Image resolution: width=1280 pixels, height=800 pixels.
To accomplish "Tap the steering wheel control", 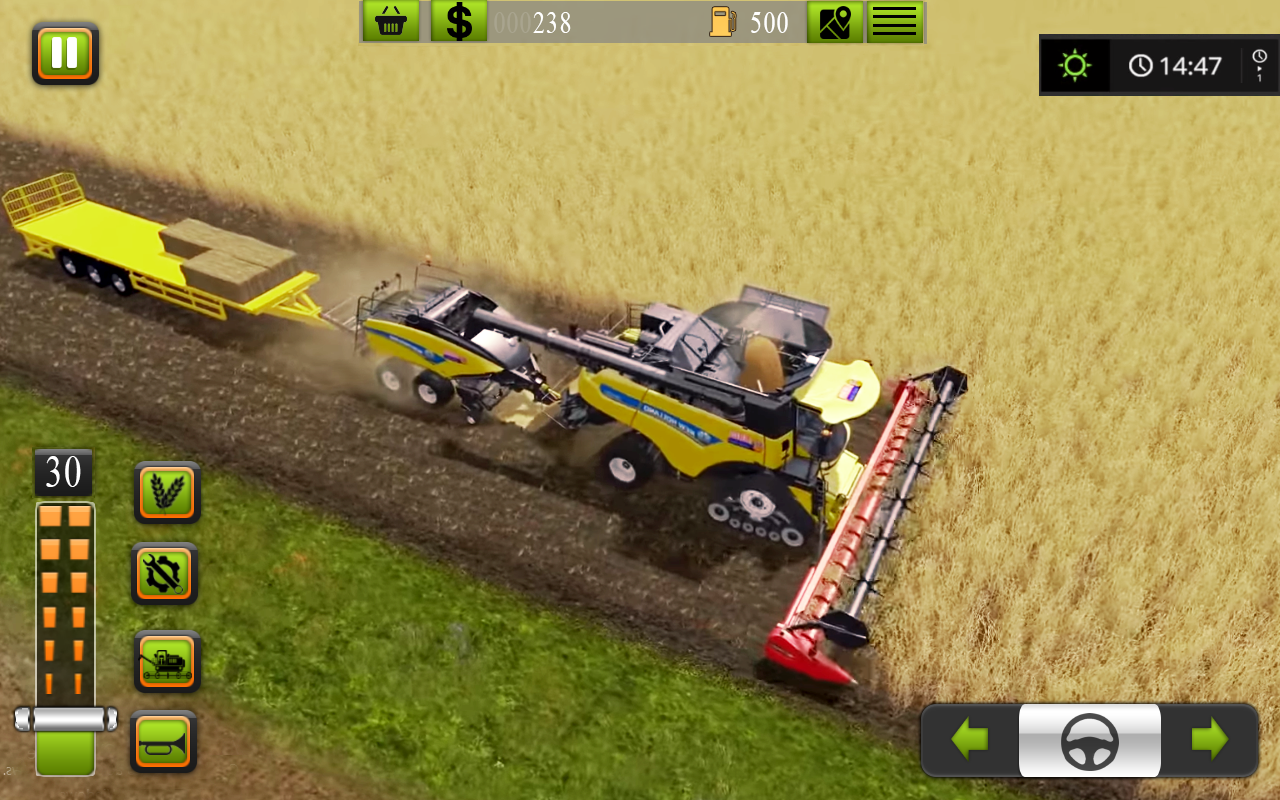I will click(1089, 740).
